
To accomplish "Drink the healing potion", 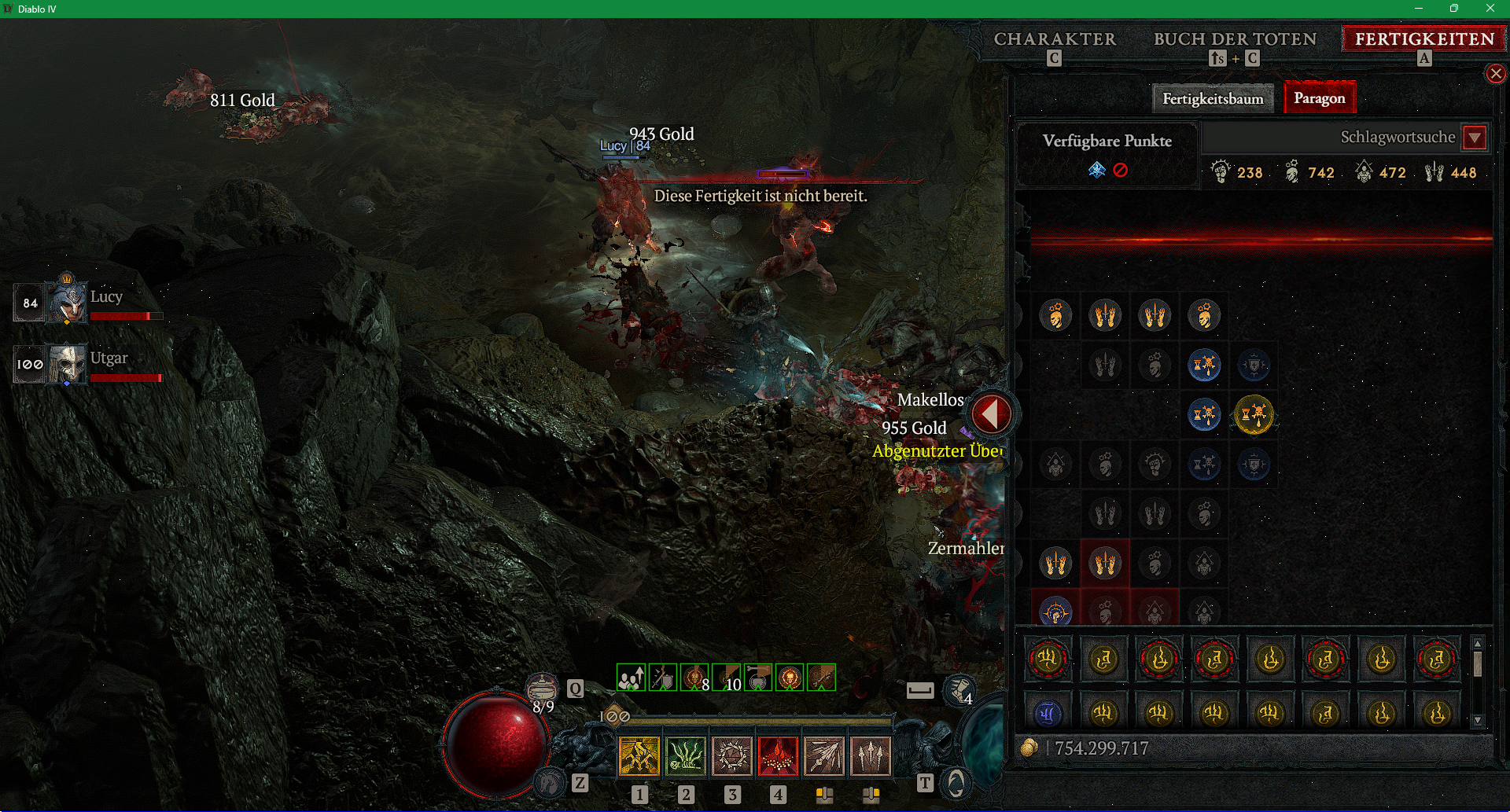I will pyautogui.click(x=541, y=689).
